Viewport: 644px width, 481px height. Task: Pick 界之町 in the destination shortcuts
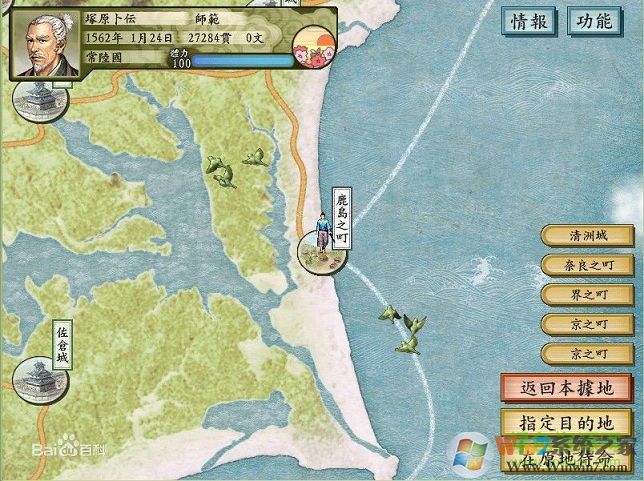(x=588, y=295)
